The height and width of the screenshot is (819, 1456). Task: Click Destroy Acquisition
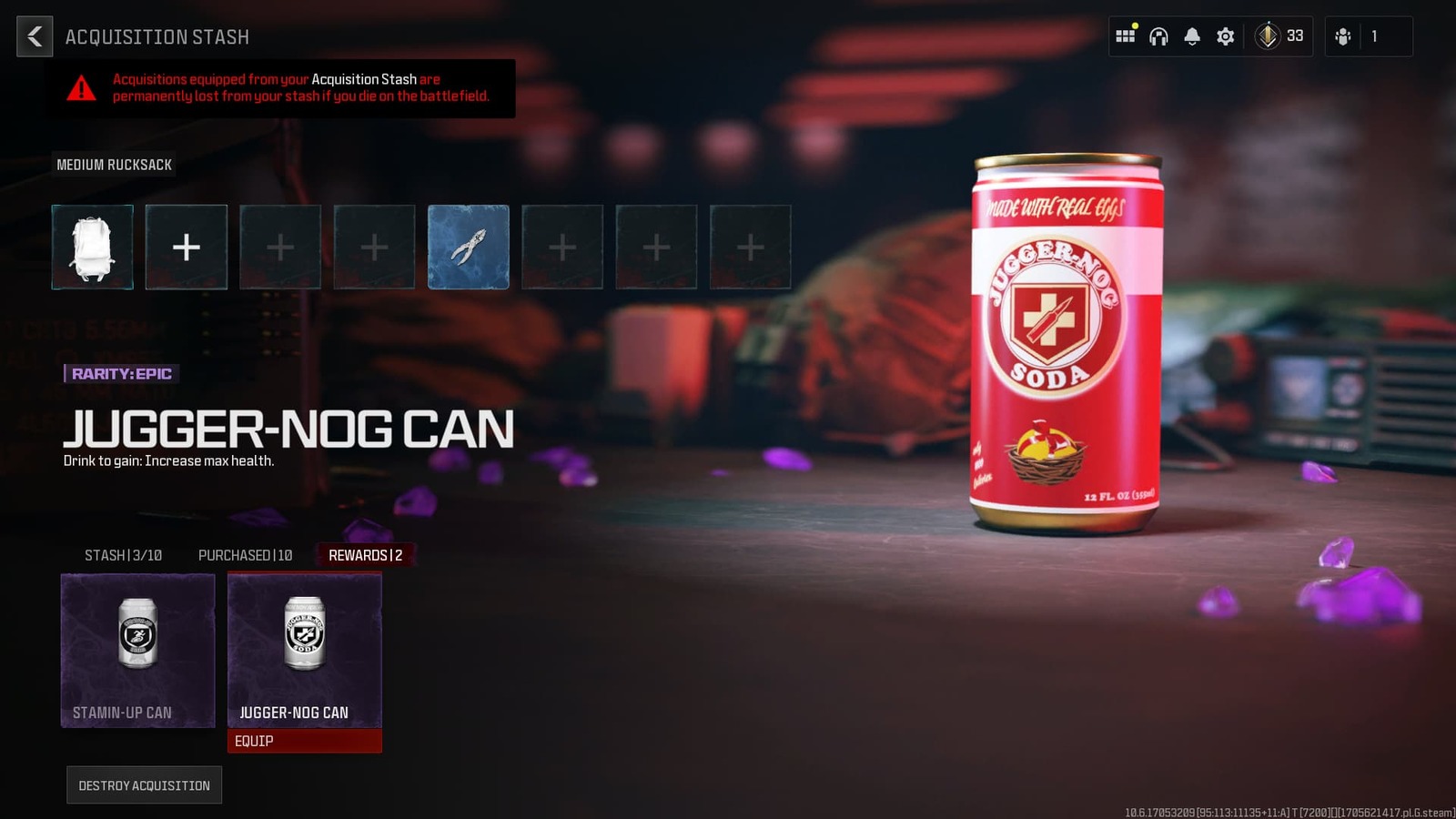click(144, 784)
